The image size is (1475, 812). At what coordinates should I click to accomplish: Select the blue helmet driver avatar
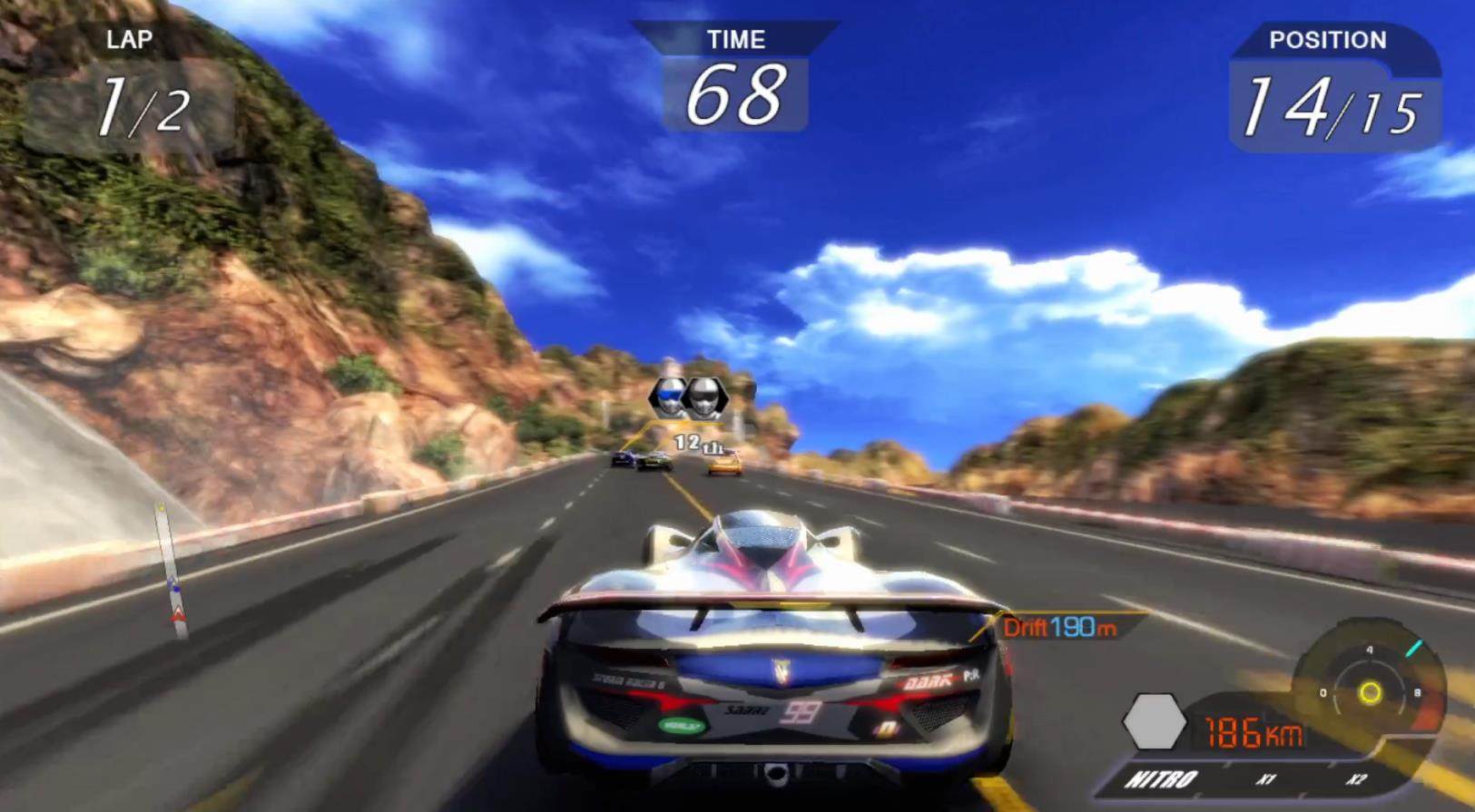click(669, 397)
